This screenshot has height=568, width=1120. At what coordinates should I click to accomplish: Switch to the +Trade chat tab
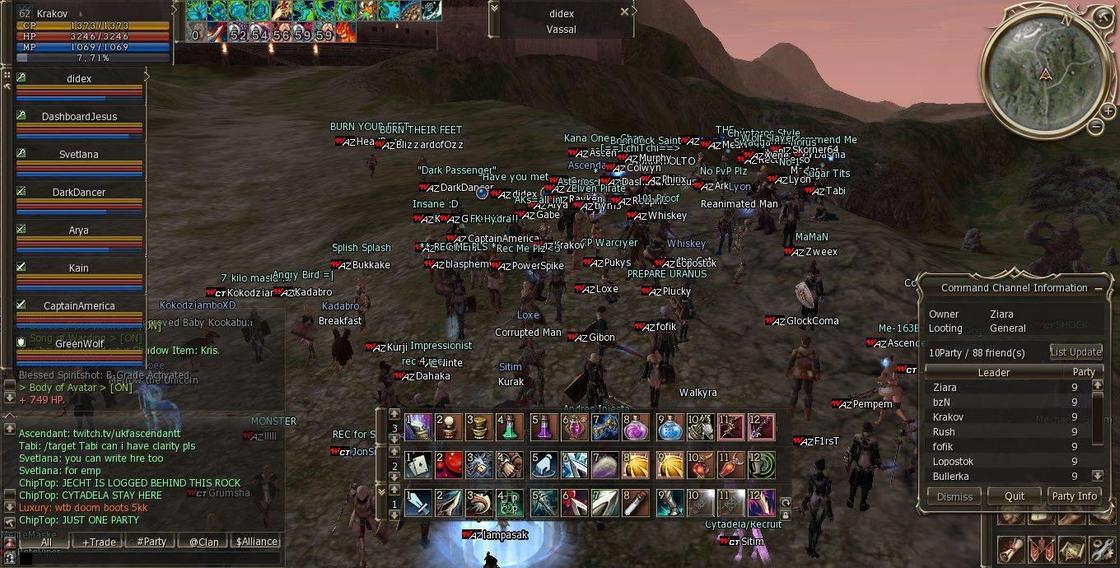click(99, 541)
